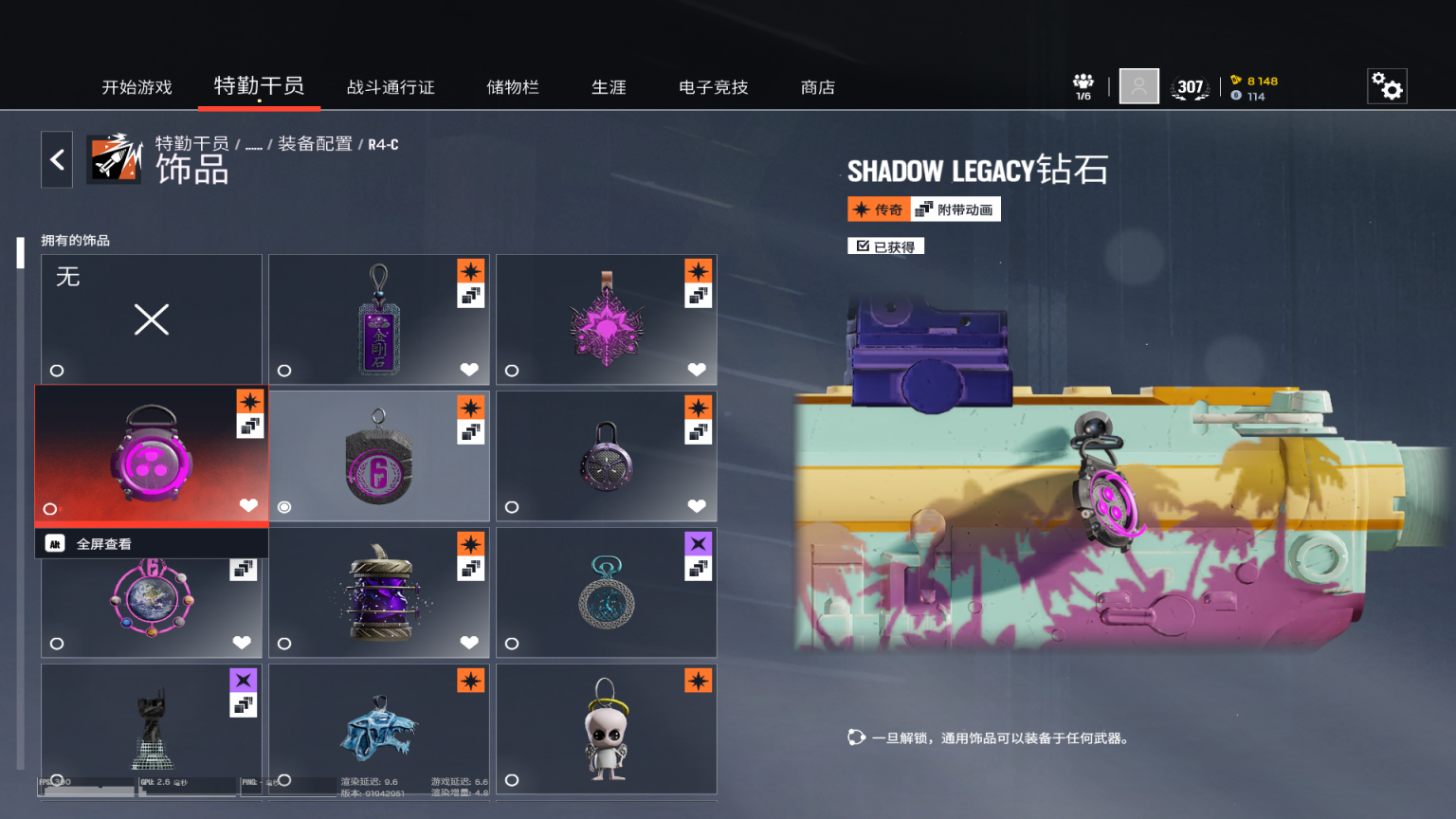Select the 无 (no charm) tile
Image resolution: width=1456 pixels, height=819 pixels.
tap(152, 319)
